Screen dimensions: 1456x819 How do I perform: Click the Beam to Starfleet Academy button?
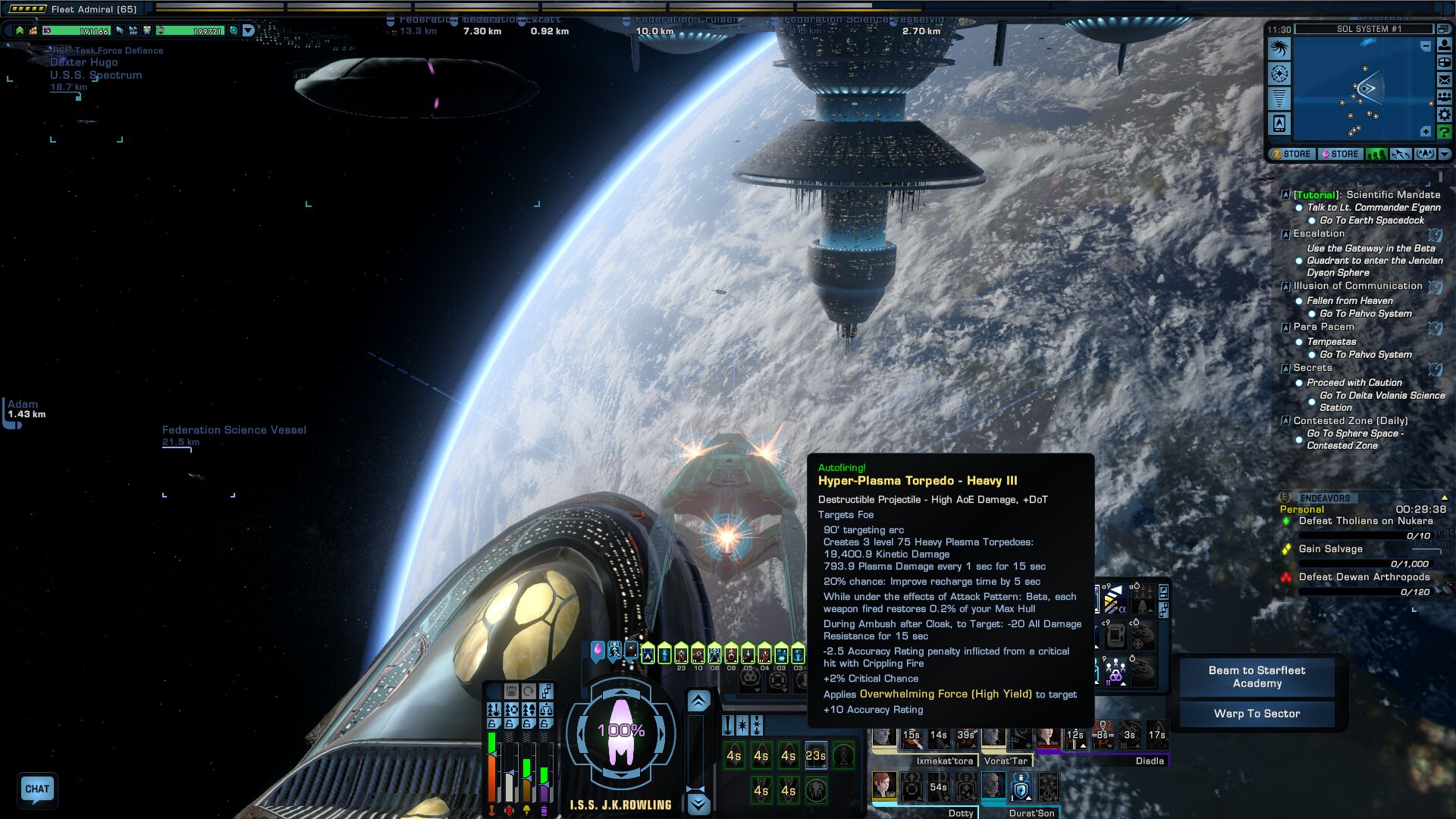click(1257, 676)
